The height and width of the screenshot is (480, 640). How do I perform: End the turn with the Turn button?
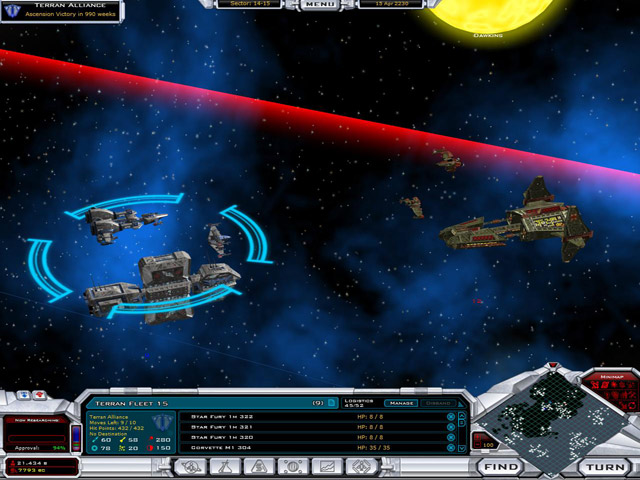click(x=606, y=467)
